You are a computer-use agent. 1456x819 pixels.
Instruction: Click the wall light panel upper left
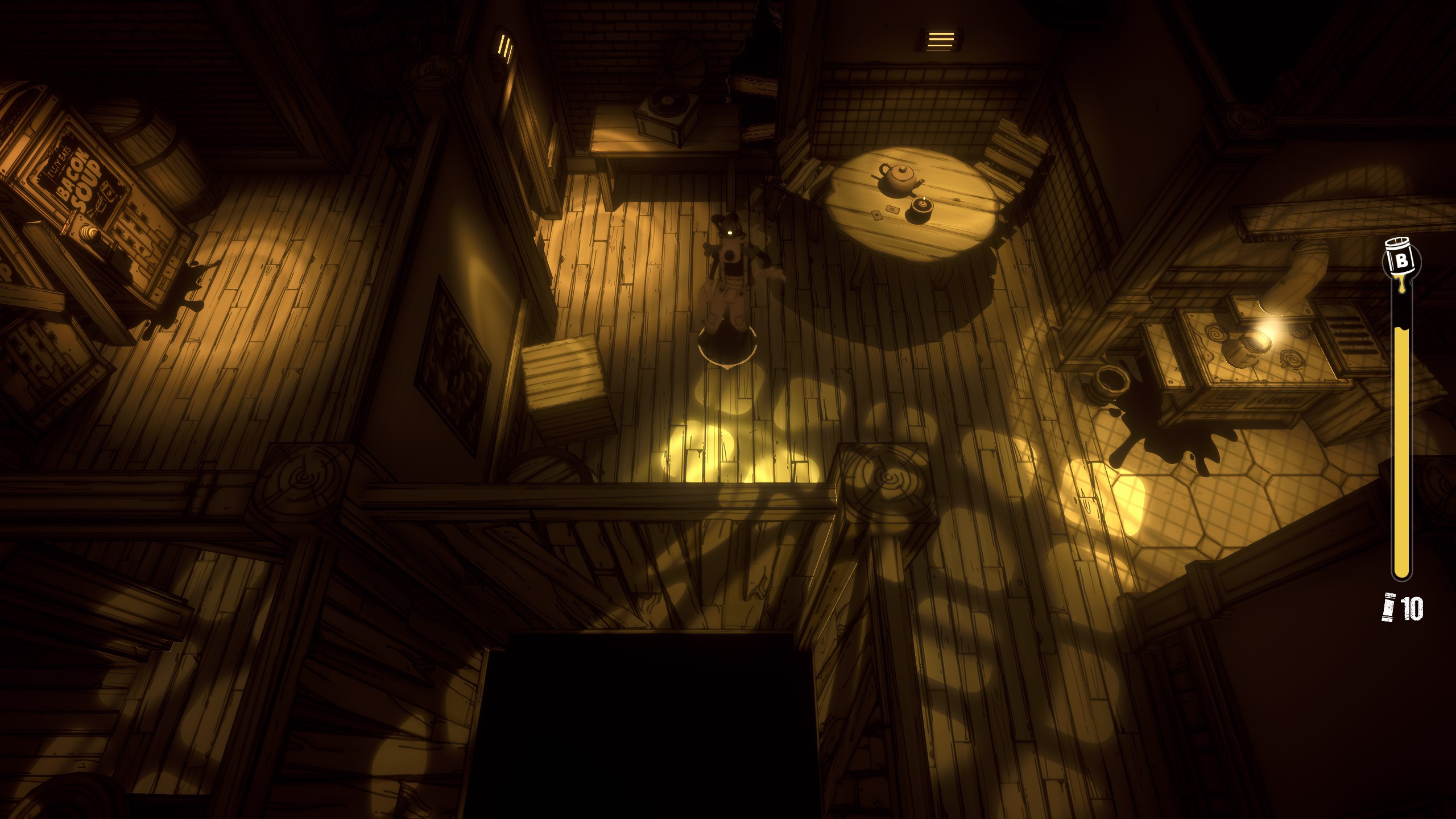tap(505, 45)
